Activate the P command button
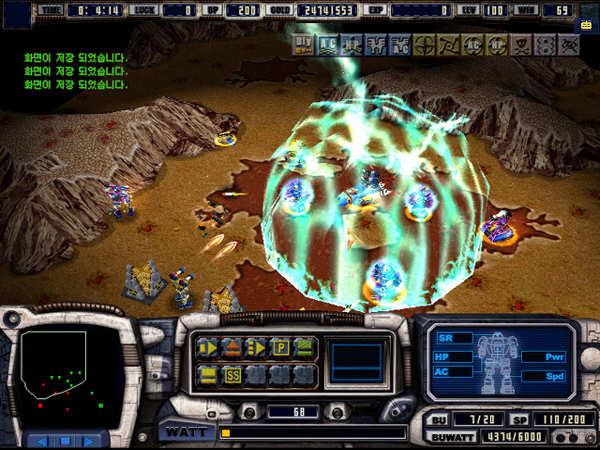The image size is (600, 450). pyautogui.click(x=281, y=348)
